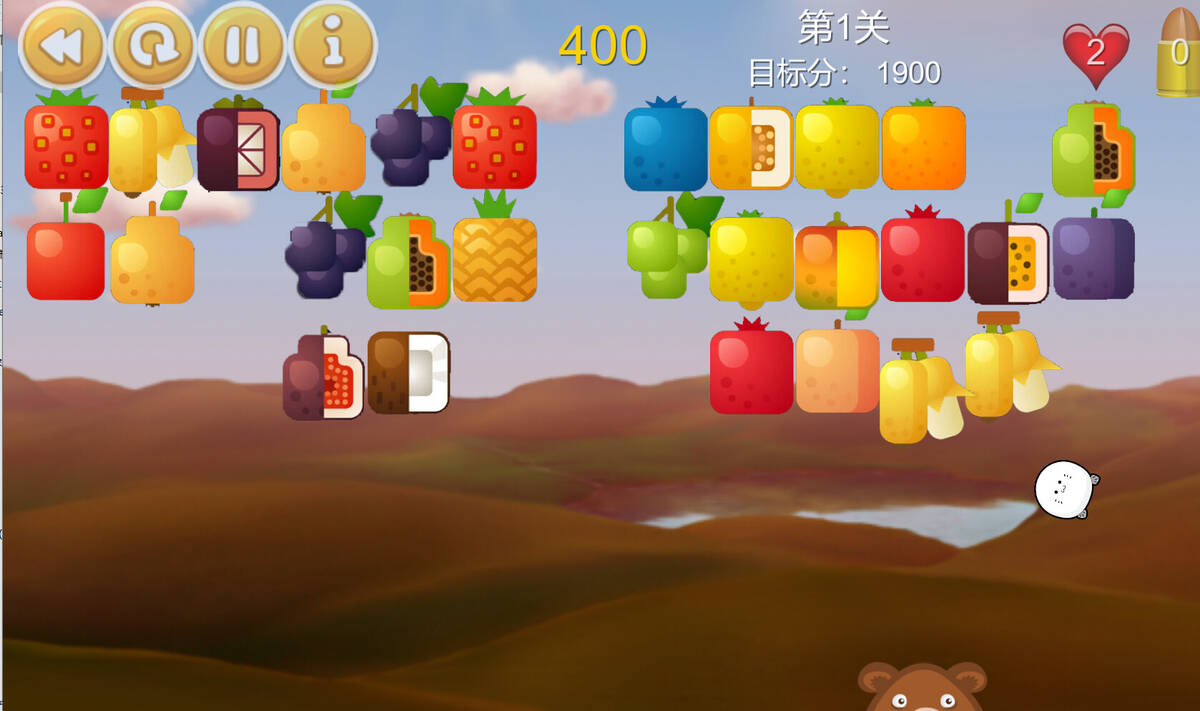Pick the passion fruit tile
Image resolution: width=1200 pixels, height=711 pixels.
(x=1007, y=263)
